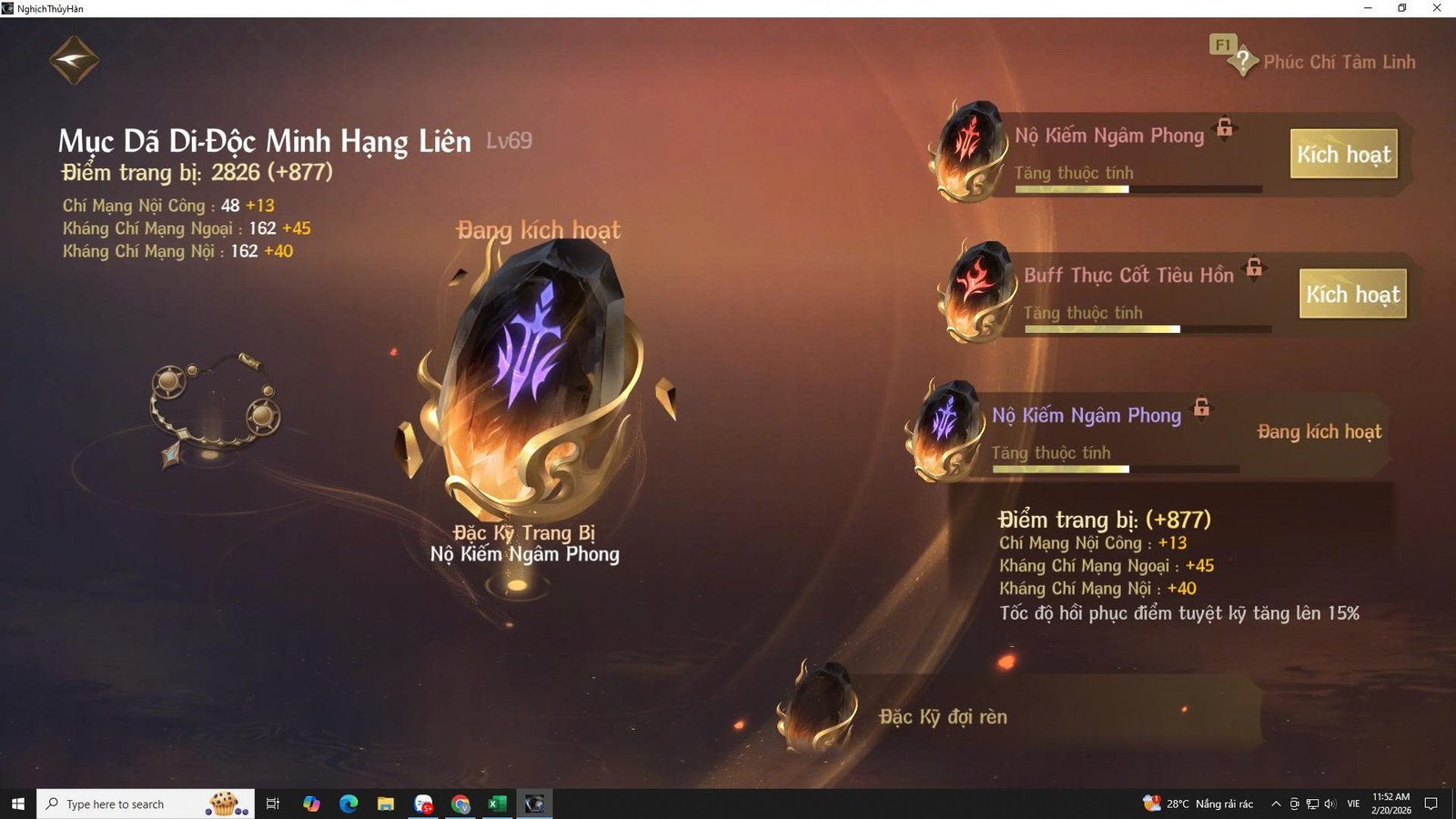This screenshot has height=819, width=1456.
Task: Open Phúc Chí Tâm Linh in the top-right
Action: tap(1340, 62)
